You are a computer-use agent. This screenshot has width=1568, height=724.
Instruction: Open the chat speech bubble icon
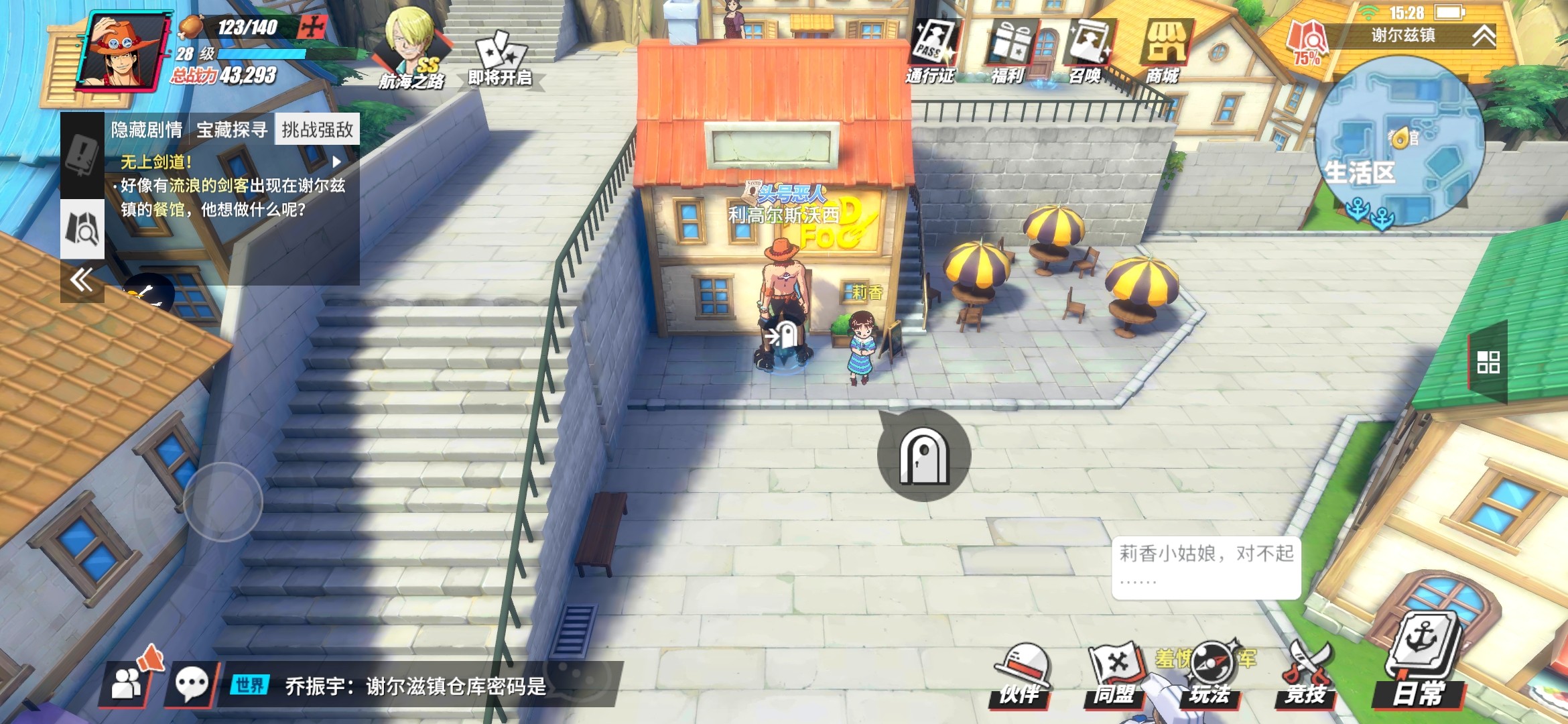tap(191, 684)
